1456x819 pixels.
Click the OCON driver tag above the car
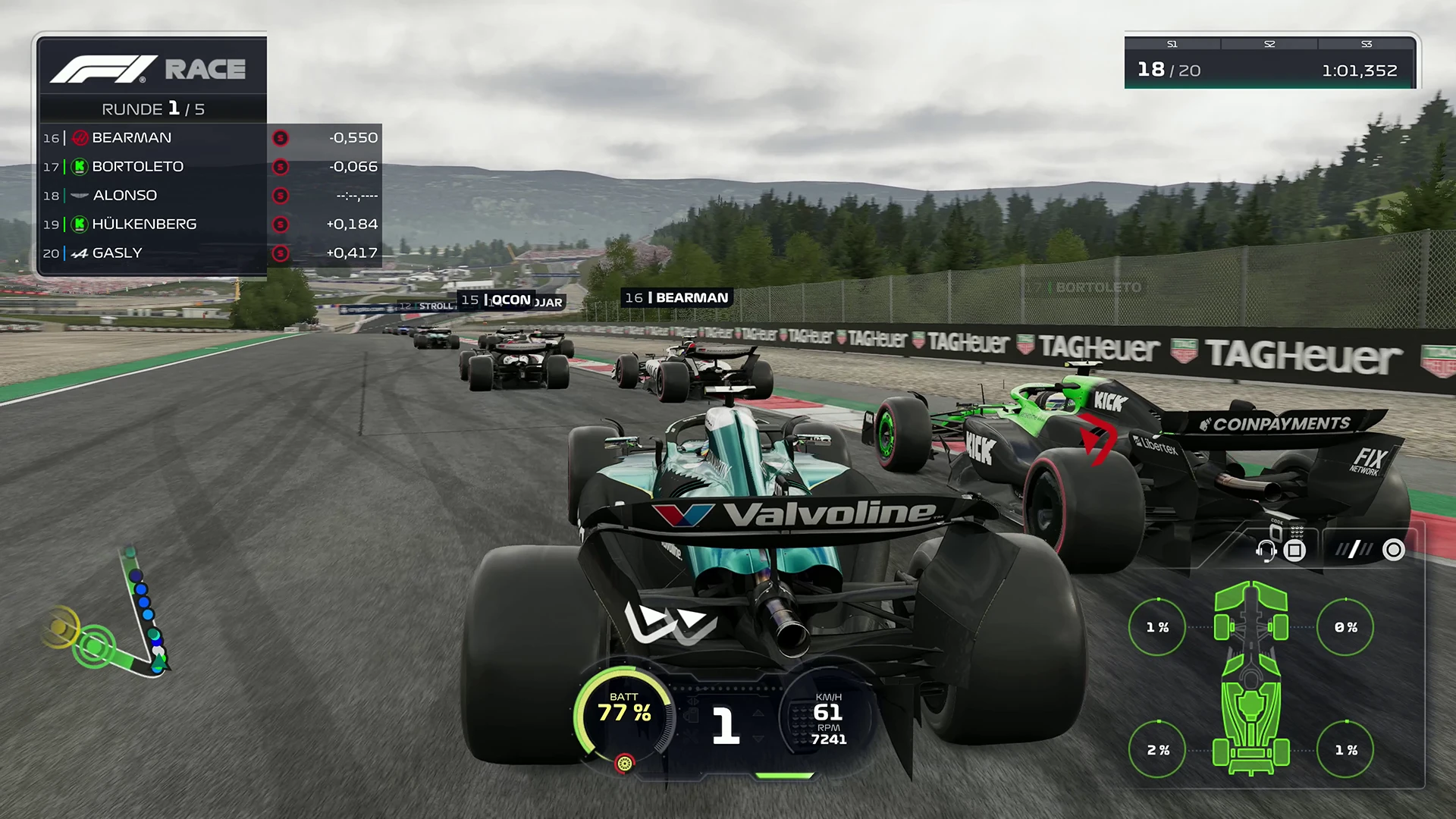510,300
